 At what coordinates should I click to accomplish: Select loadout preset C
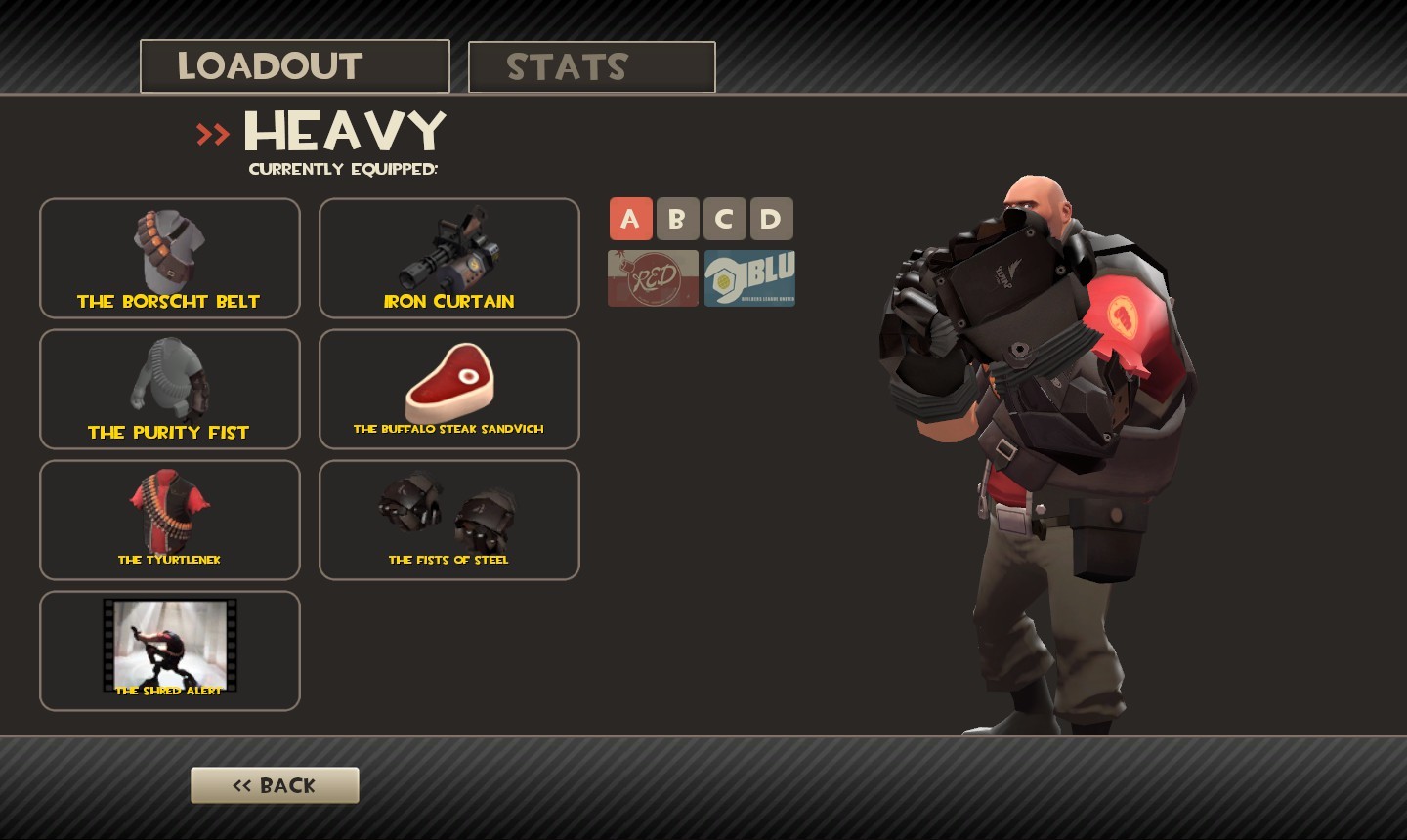point(725,219)
